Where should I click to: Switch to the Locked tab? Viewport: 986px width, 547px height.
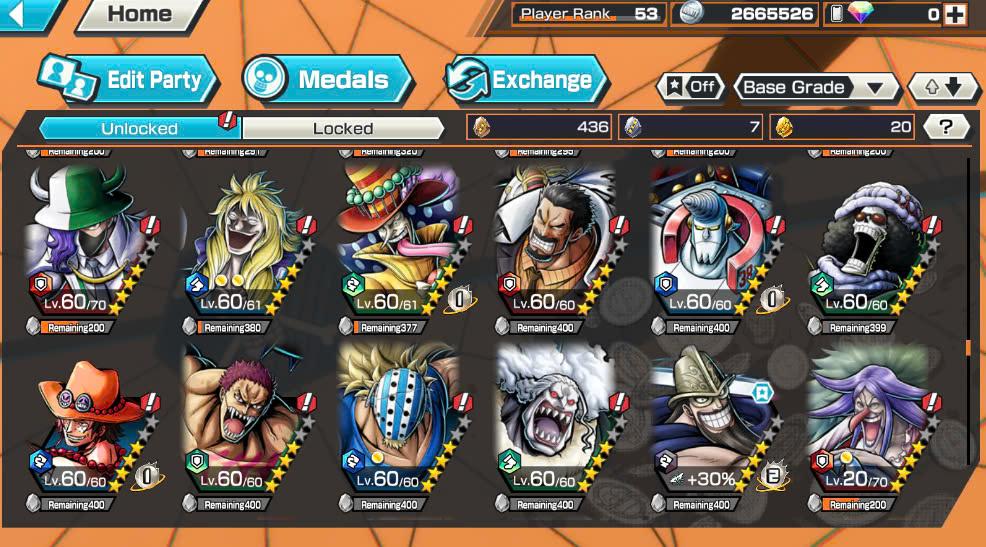(343, 128)
